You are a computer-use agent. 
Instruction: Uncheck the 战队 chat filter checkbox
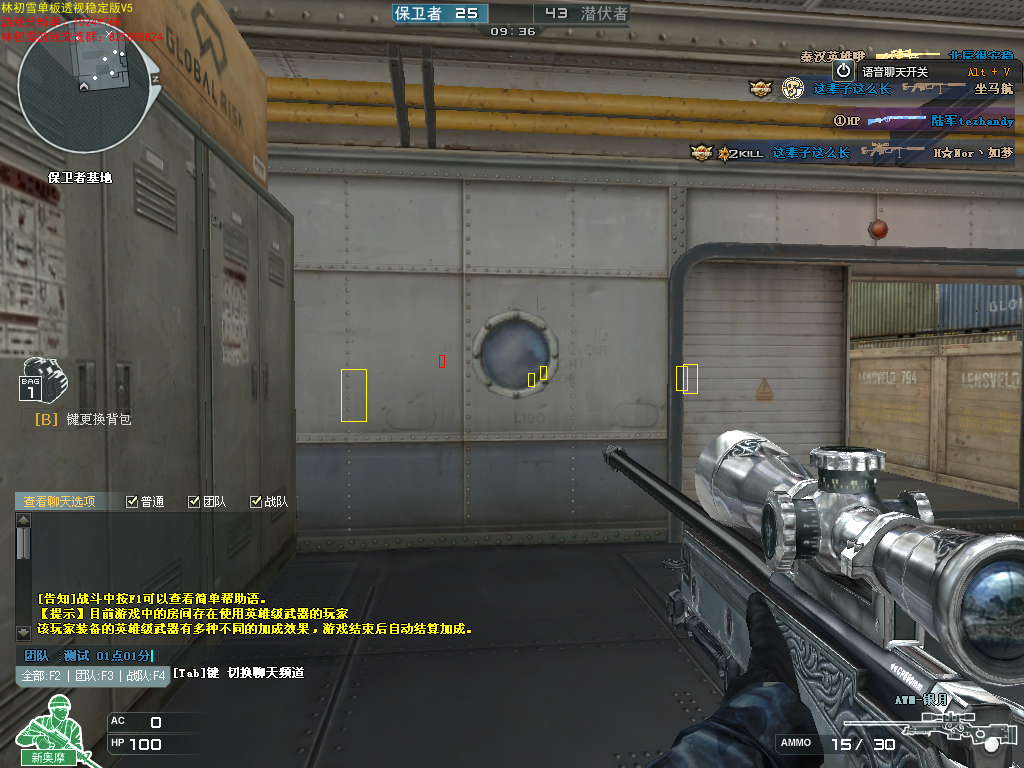pyautogui.click(x=256, y=502)
